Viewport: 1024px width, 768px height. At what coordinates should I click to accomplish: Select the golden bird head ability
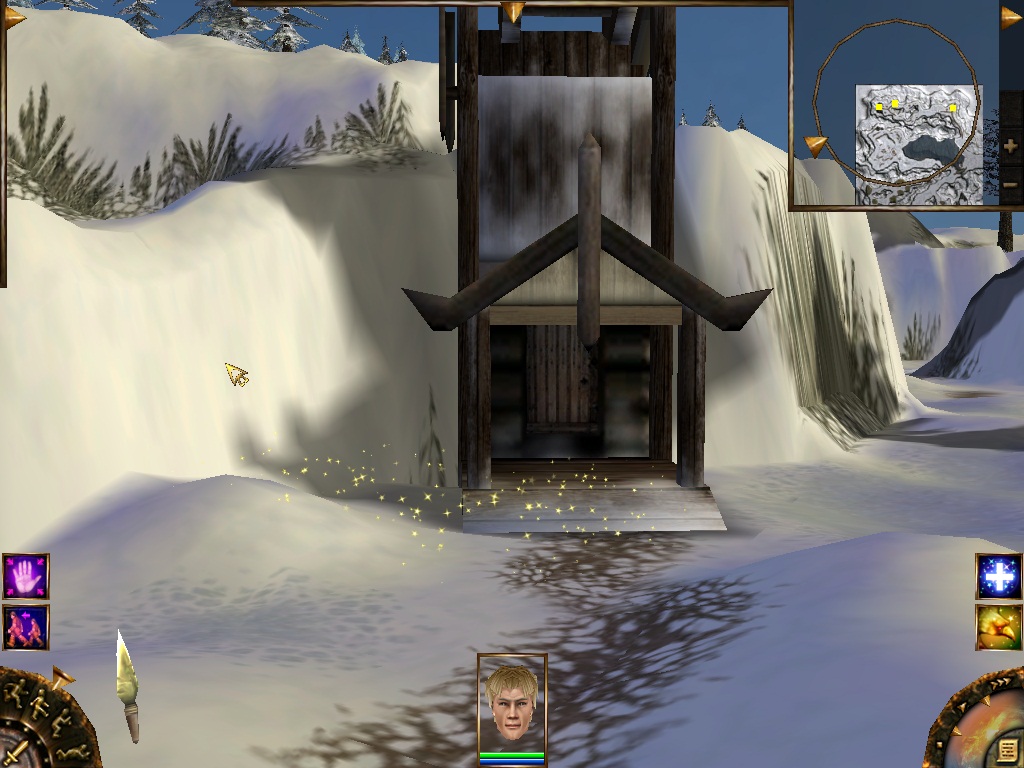coord(999,627)
